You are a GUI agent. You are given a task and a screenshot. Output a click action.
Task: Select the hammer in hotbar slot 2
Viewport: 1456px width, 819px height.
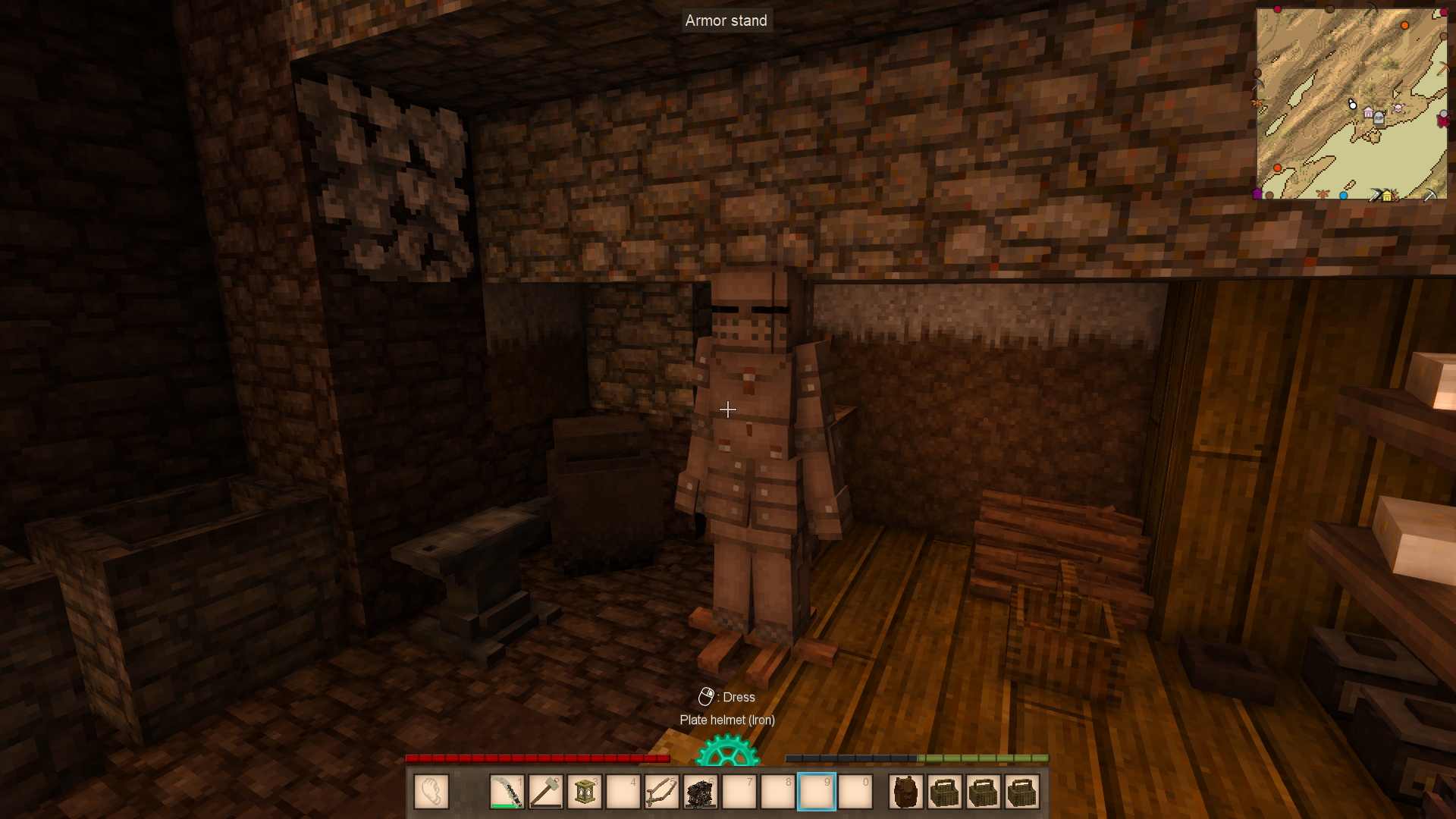click(x=546, y=792)
